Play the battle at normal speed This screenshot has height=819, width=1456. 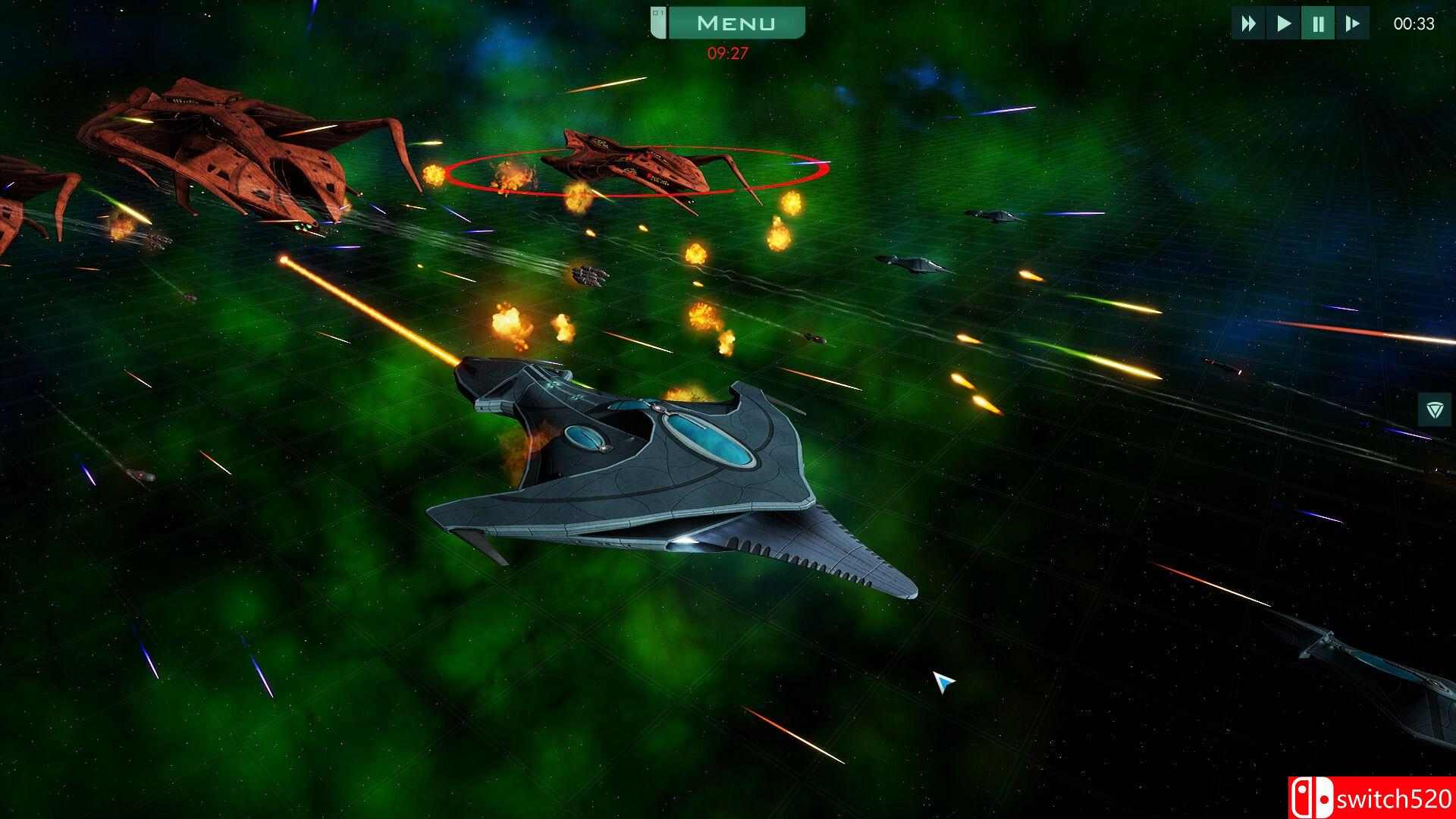coord(1283,24)
